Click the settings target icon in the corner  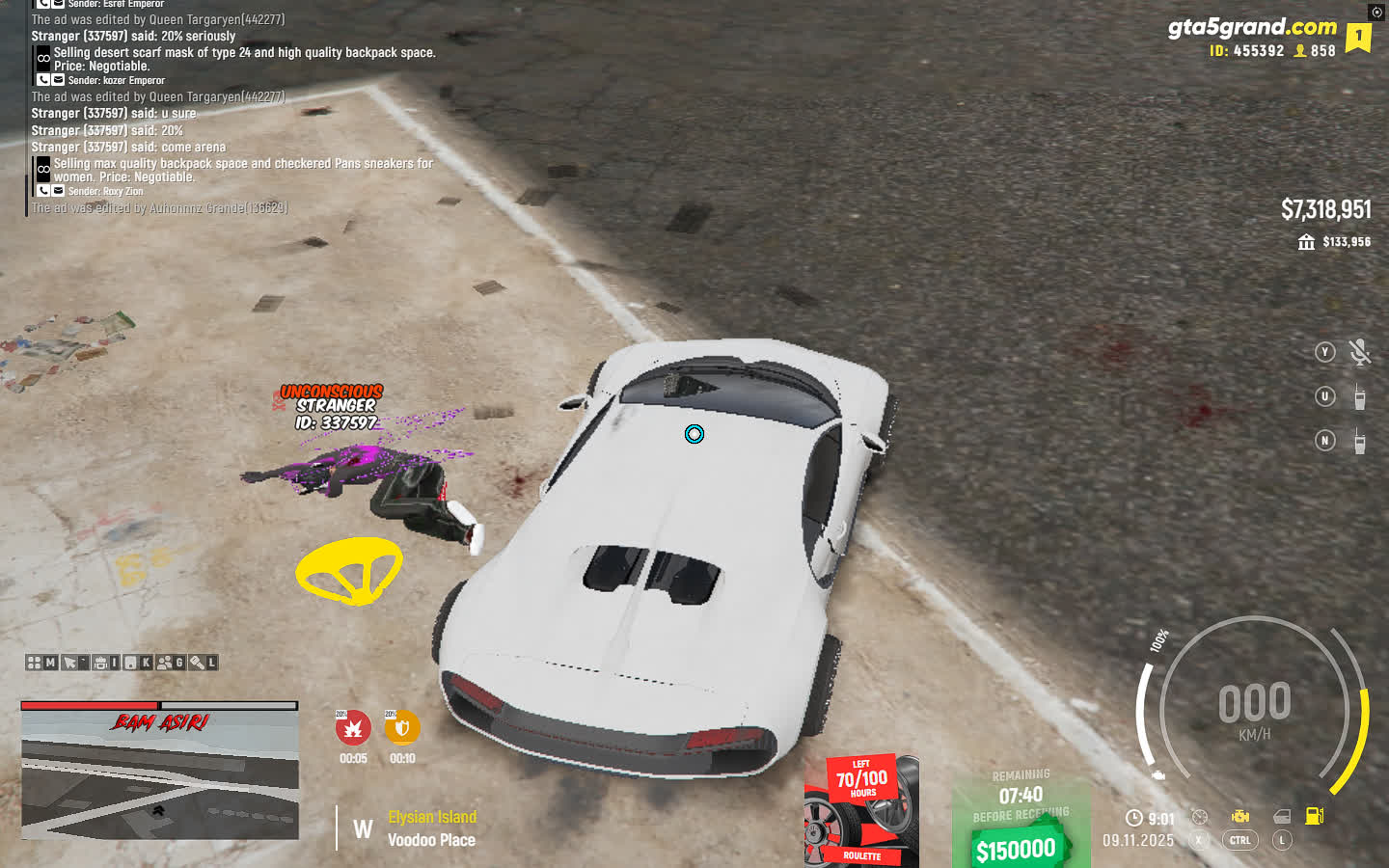pos(1376,12)
